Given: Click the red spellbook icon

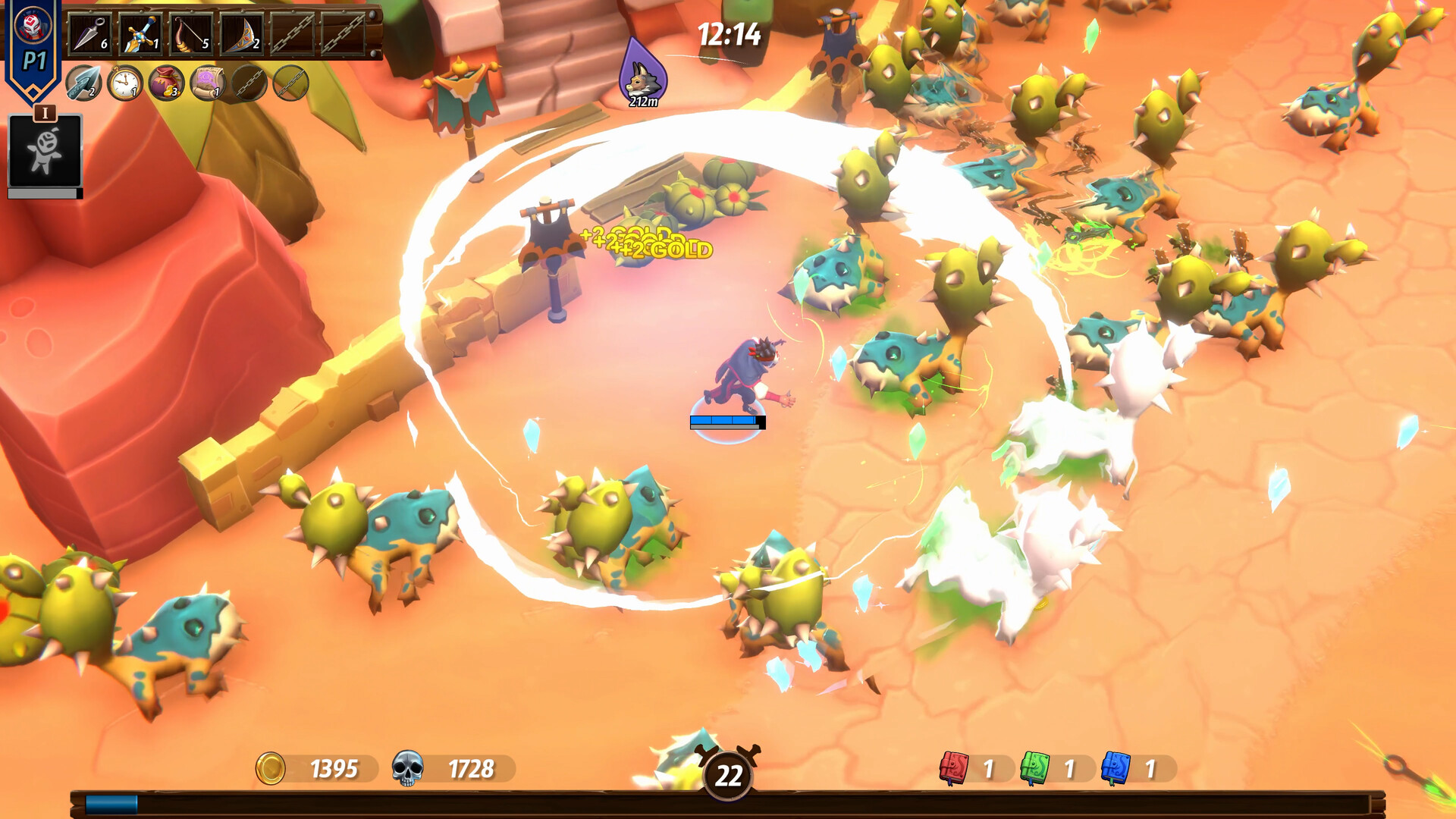Looking at the screenshot, I should 954,768.
